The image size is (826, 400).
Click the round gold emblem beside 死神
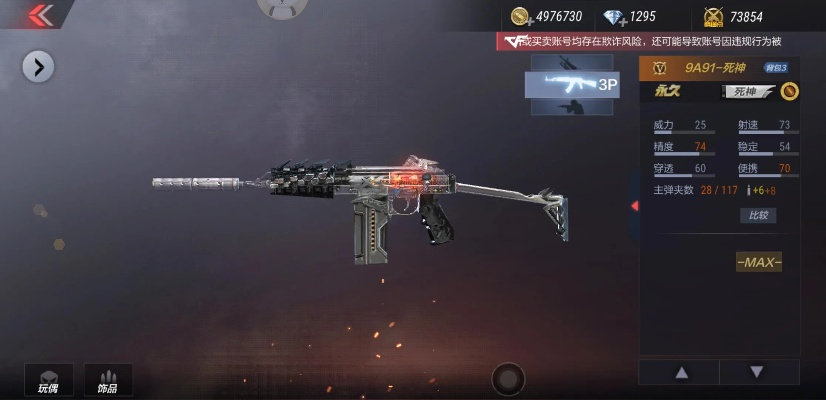[789, 92]
